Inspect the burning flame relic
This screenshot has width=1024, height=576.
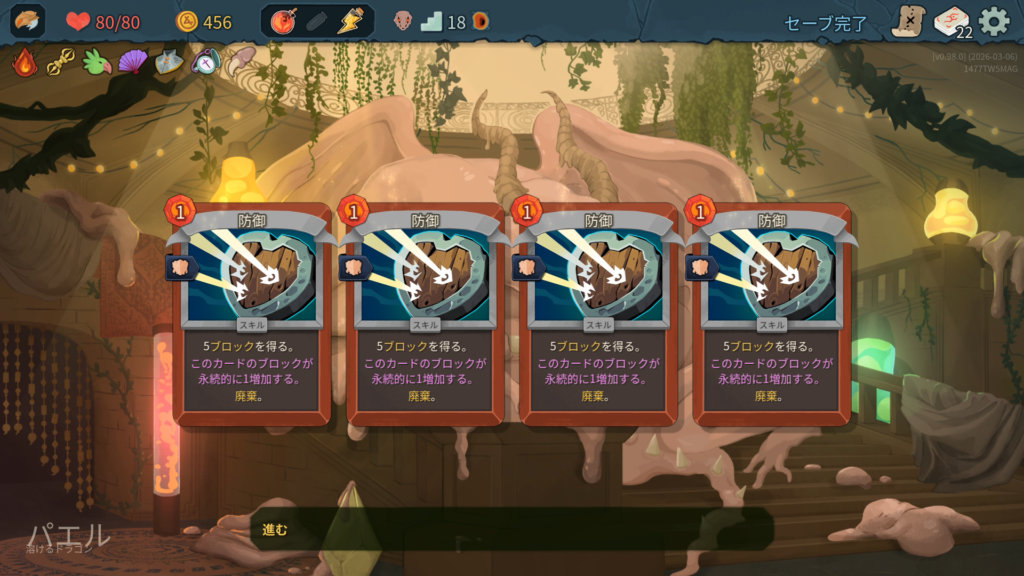point(25,62)
